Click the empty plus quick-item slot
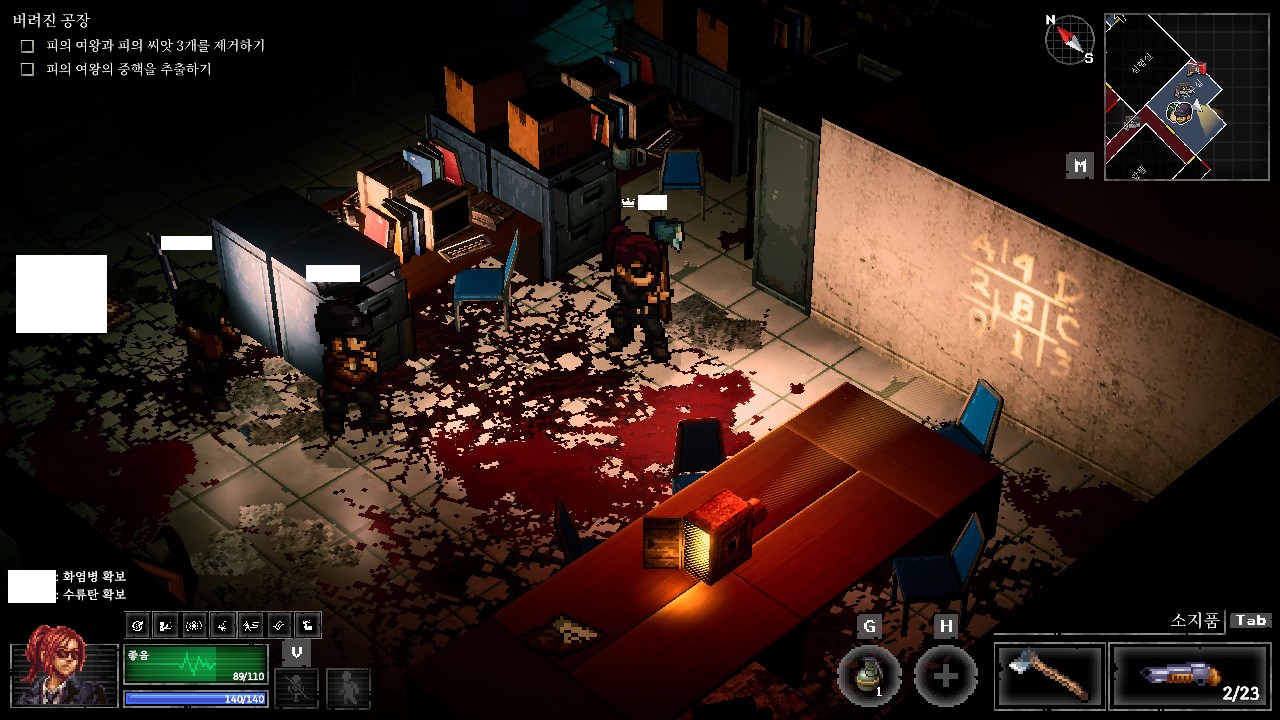This screenshot has width=1280, height=720. point(945,676)
